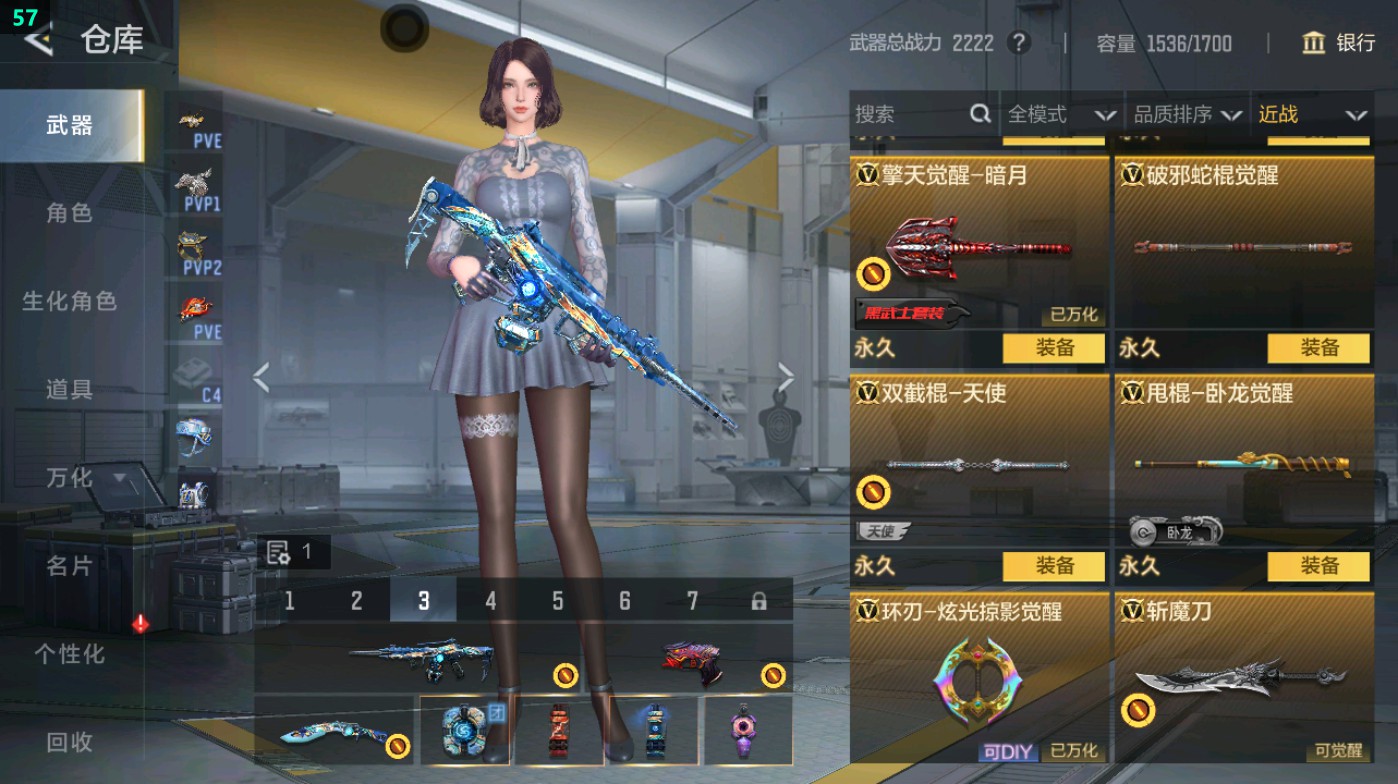
Task: Switch to the 回收 recycle tab
Action: point(70,743)
